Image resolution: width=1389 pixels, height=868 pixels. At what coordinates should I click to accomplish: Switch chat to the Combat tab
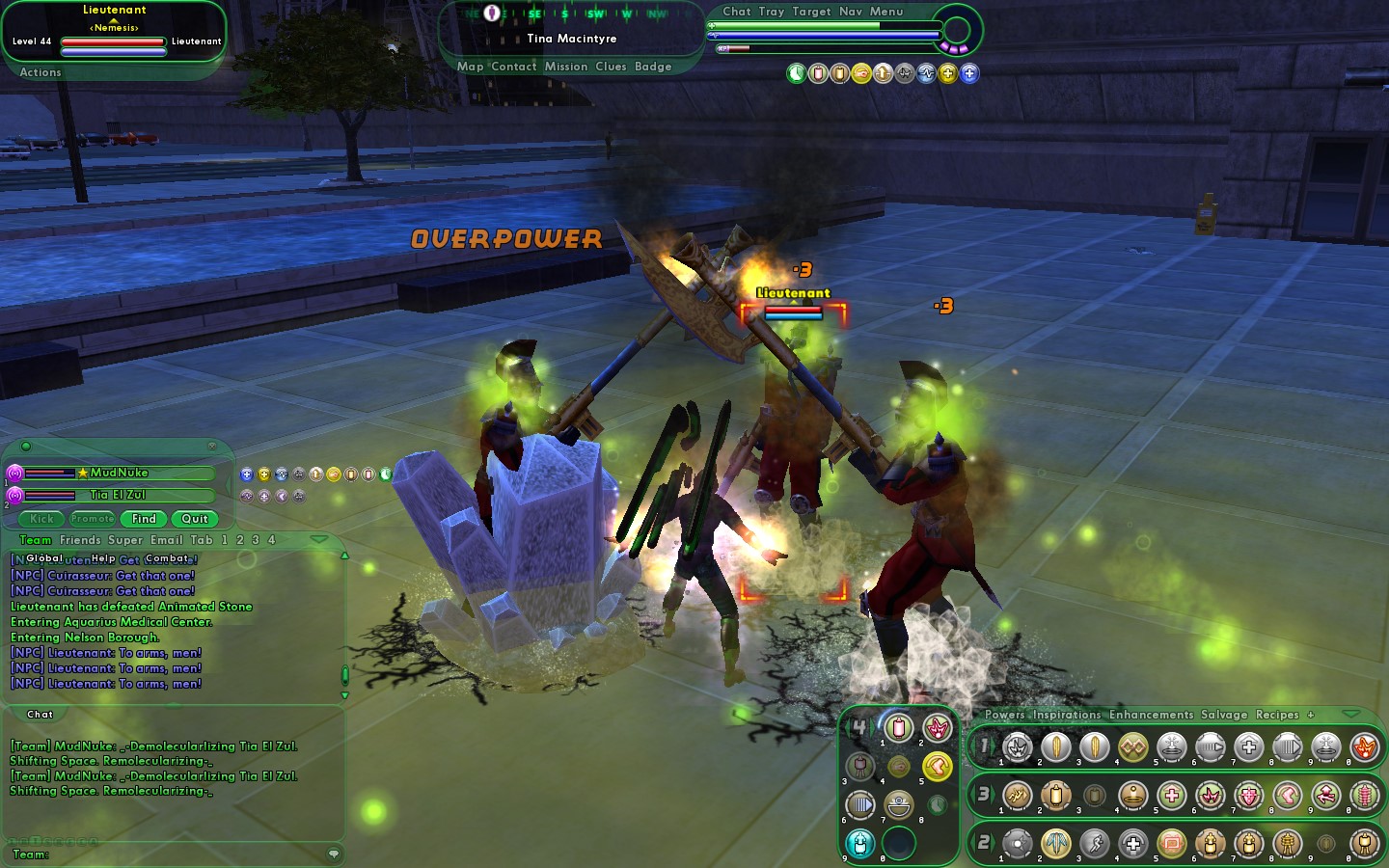tap(168, 558)
